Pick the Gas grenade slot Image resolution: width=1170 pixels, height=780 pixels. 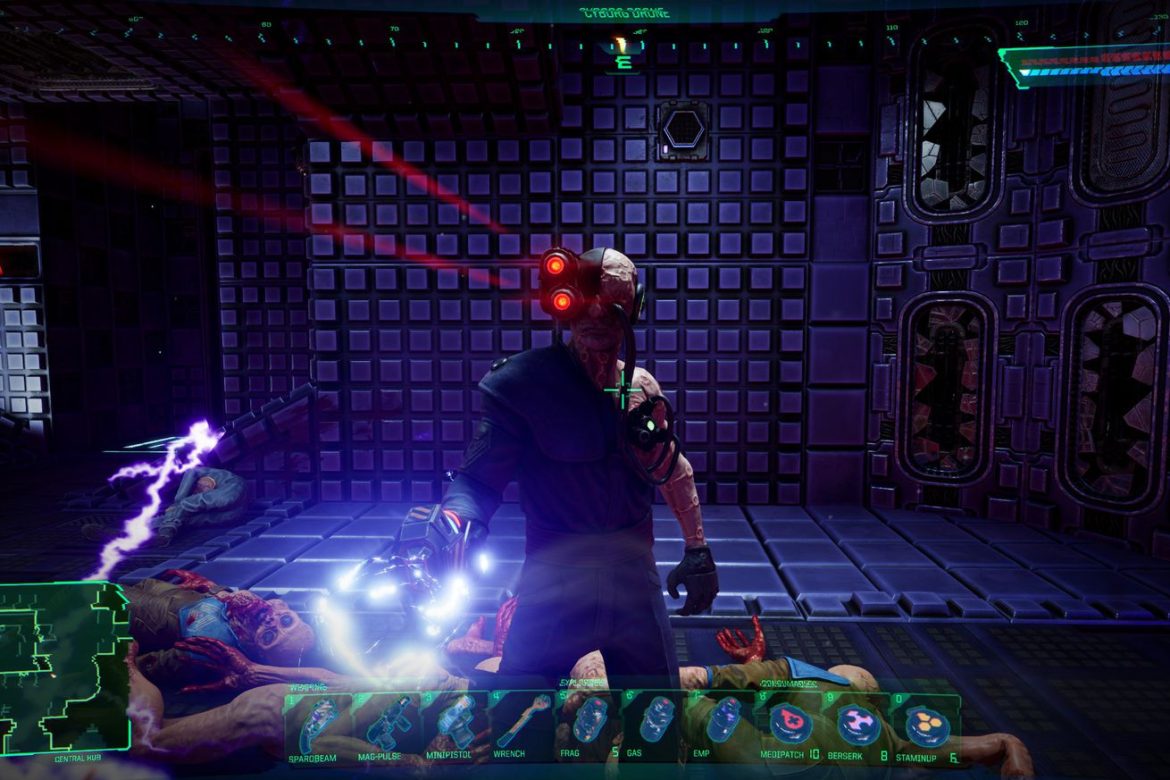coord(657,724)
